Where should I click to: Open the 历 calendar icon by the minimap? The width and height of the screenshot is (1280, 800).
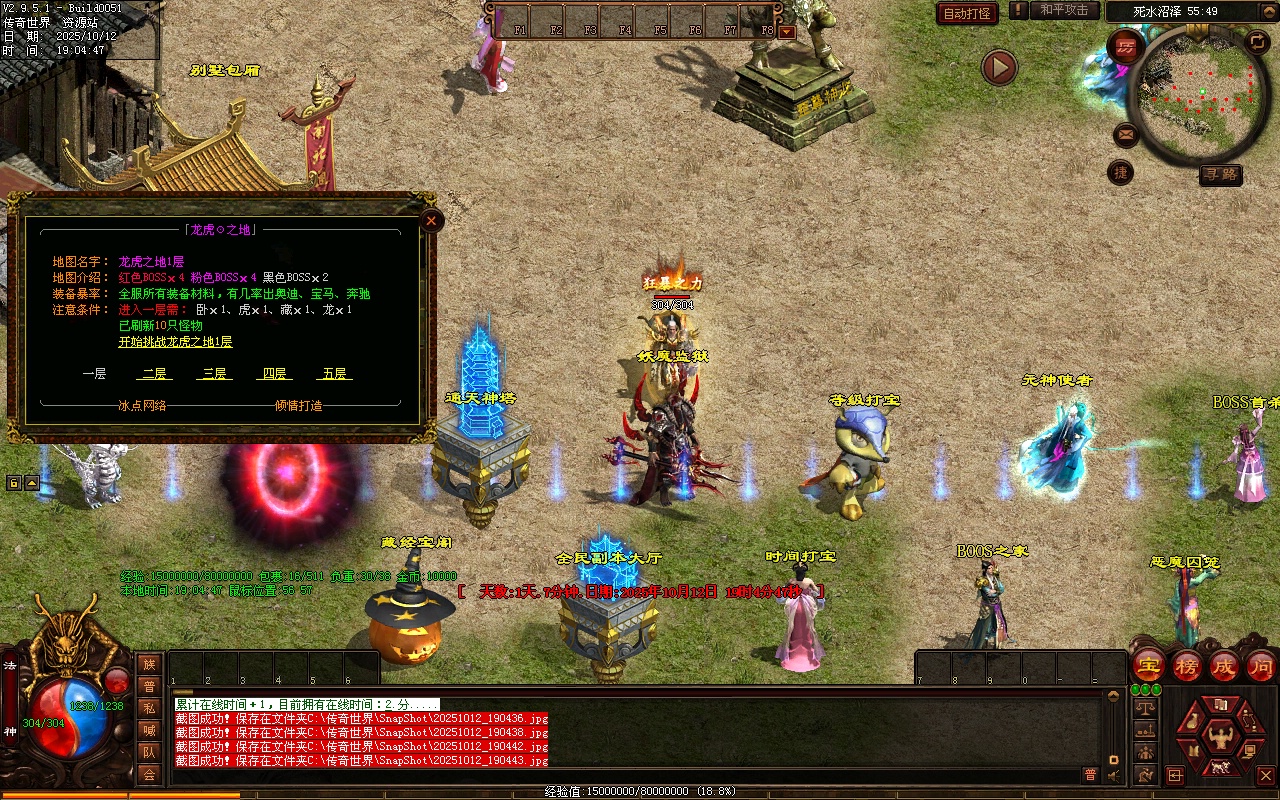[x=1126, y=47]
